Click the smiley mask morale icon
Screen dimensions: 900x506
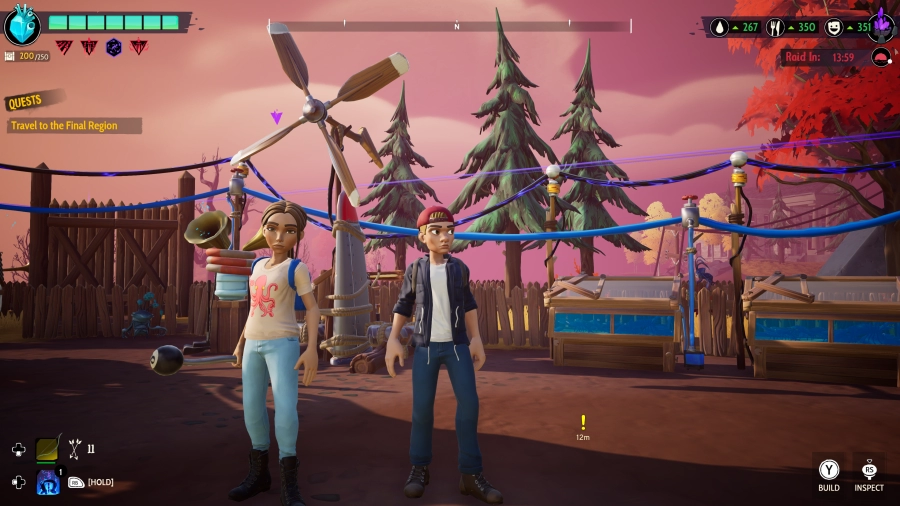click(832, 28)
